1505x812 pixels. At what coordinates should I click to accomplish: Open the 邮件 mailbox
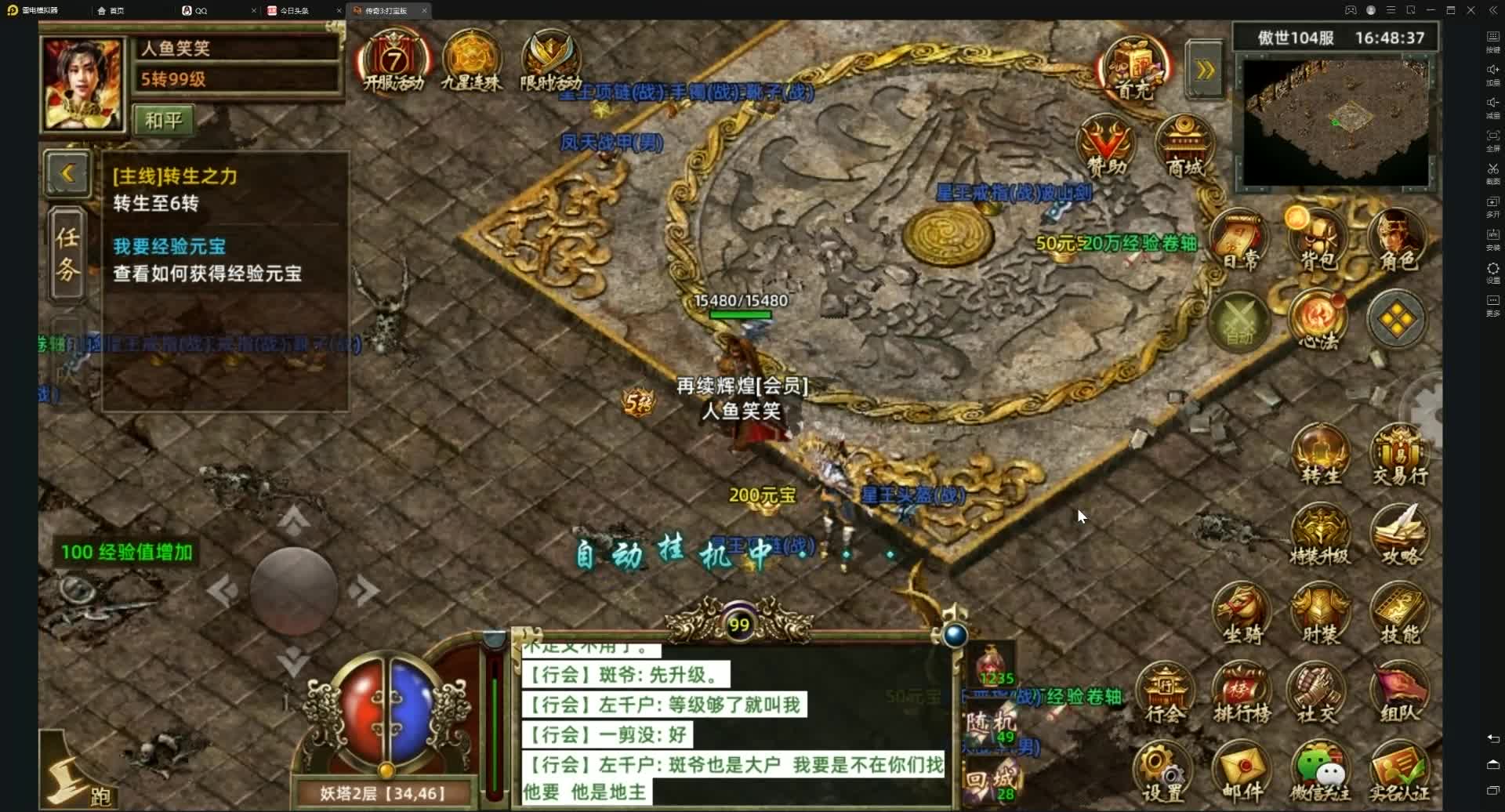pos(1242,767)
